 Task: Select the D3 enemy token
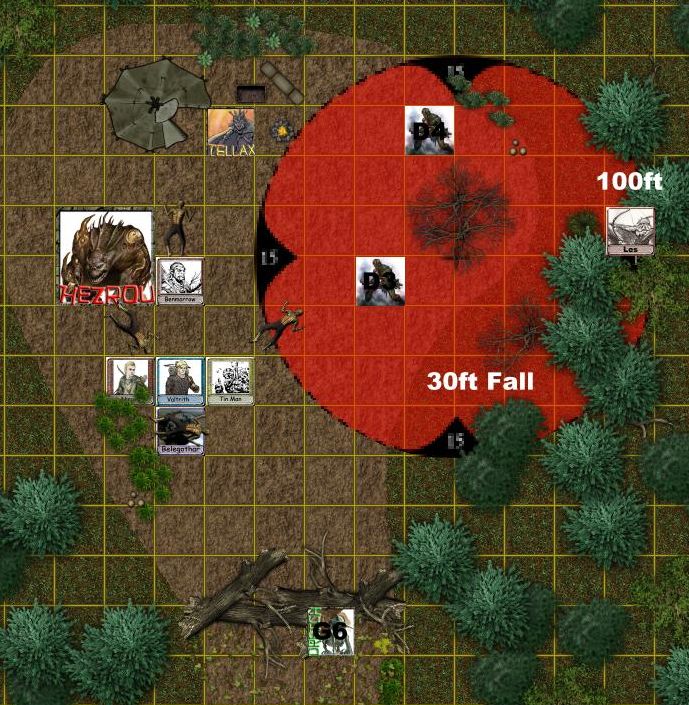380,281
